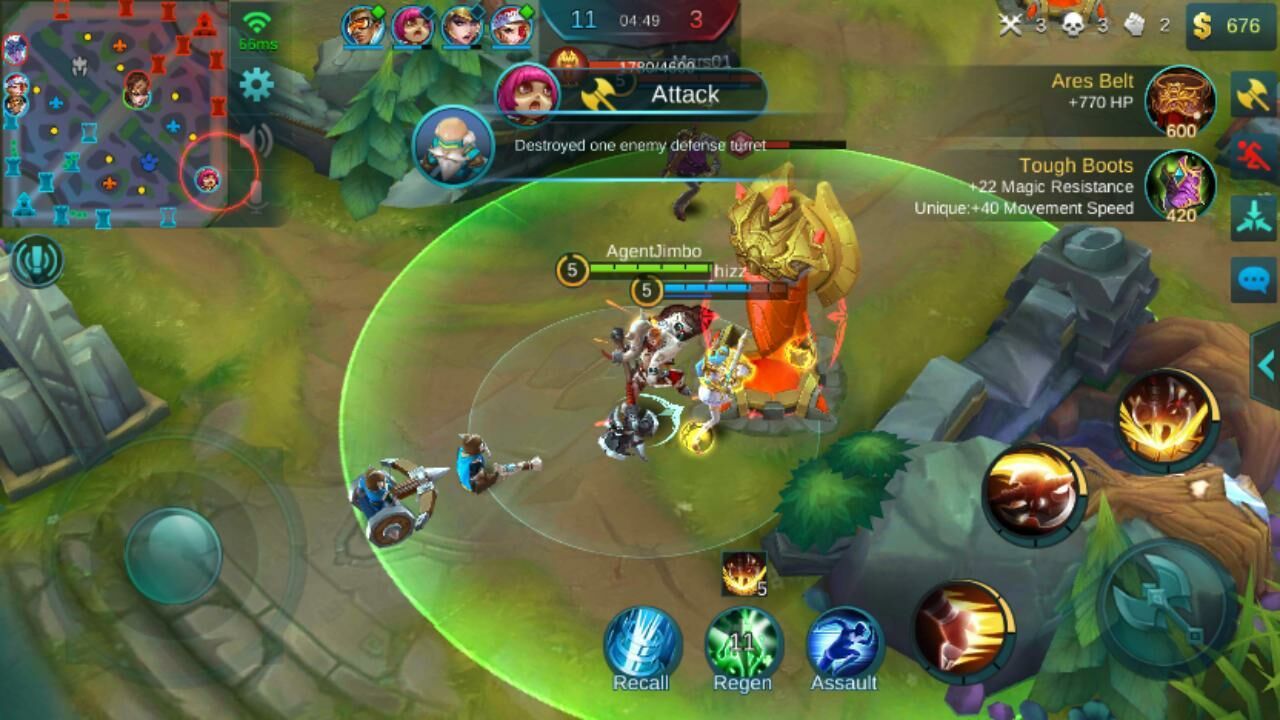Send the gather quick command
1280x720 pixels.
pos(1253,218)
